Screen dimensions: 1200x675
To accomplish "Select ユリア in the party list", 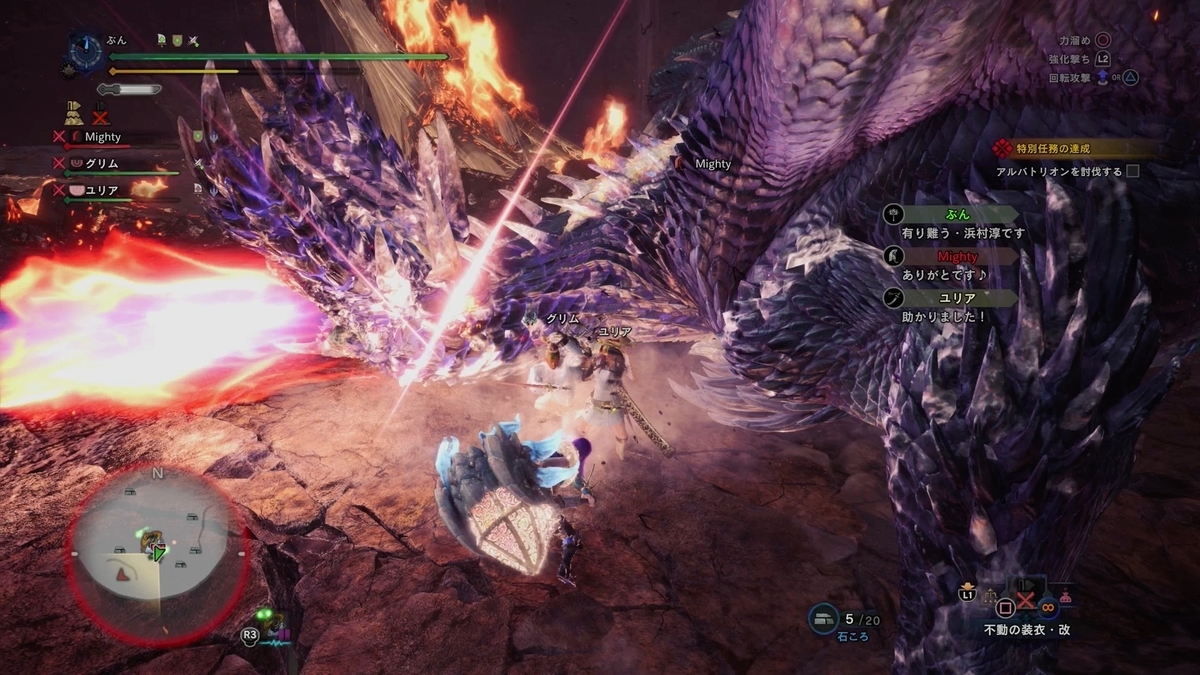I will 103,187.
